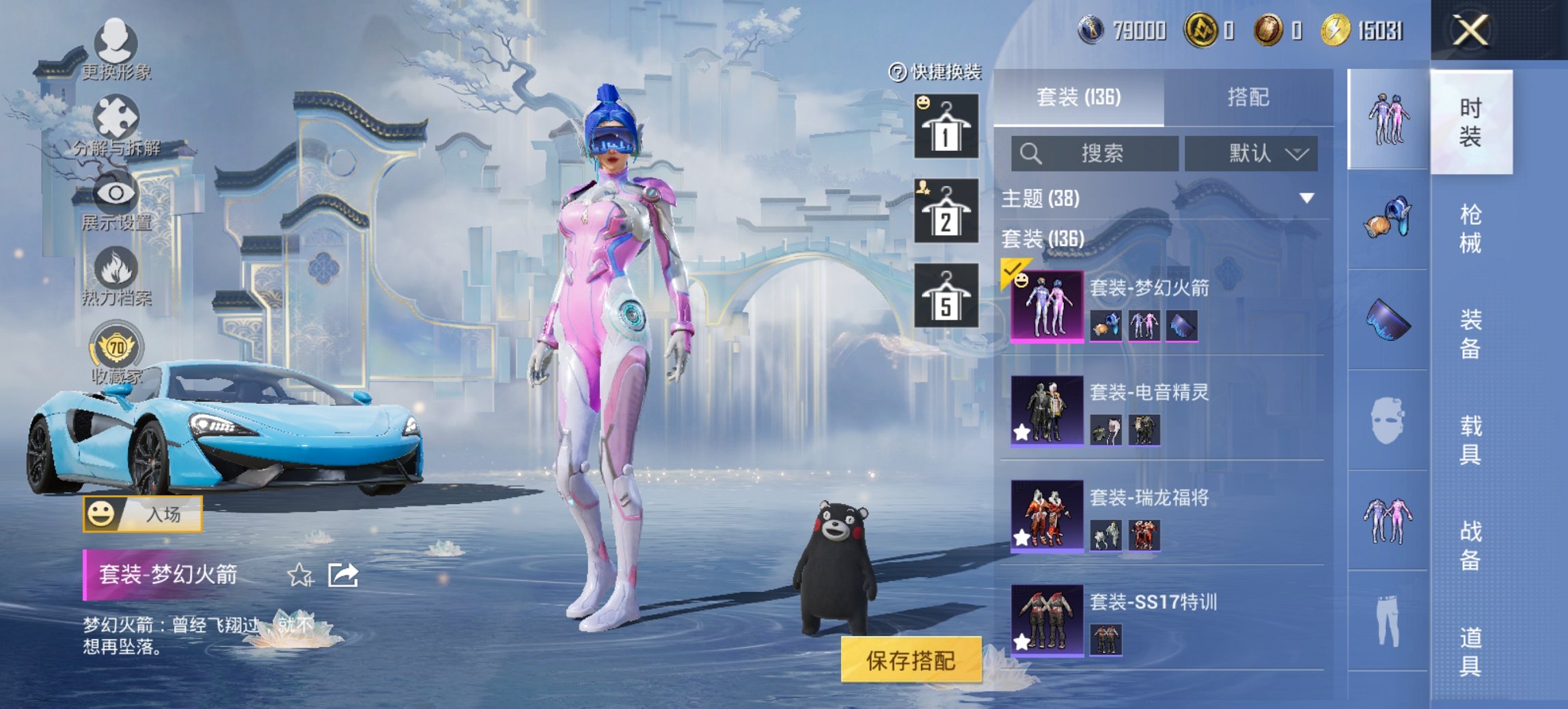Favorite the outfit with the star icon
1568x709 pixels.
pos(300,575)
